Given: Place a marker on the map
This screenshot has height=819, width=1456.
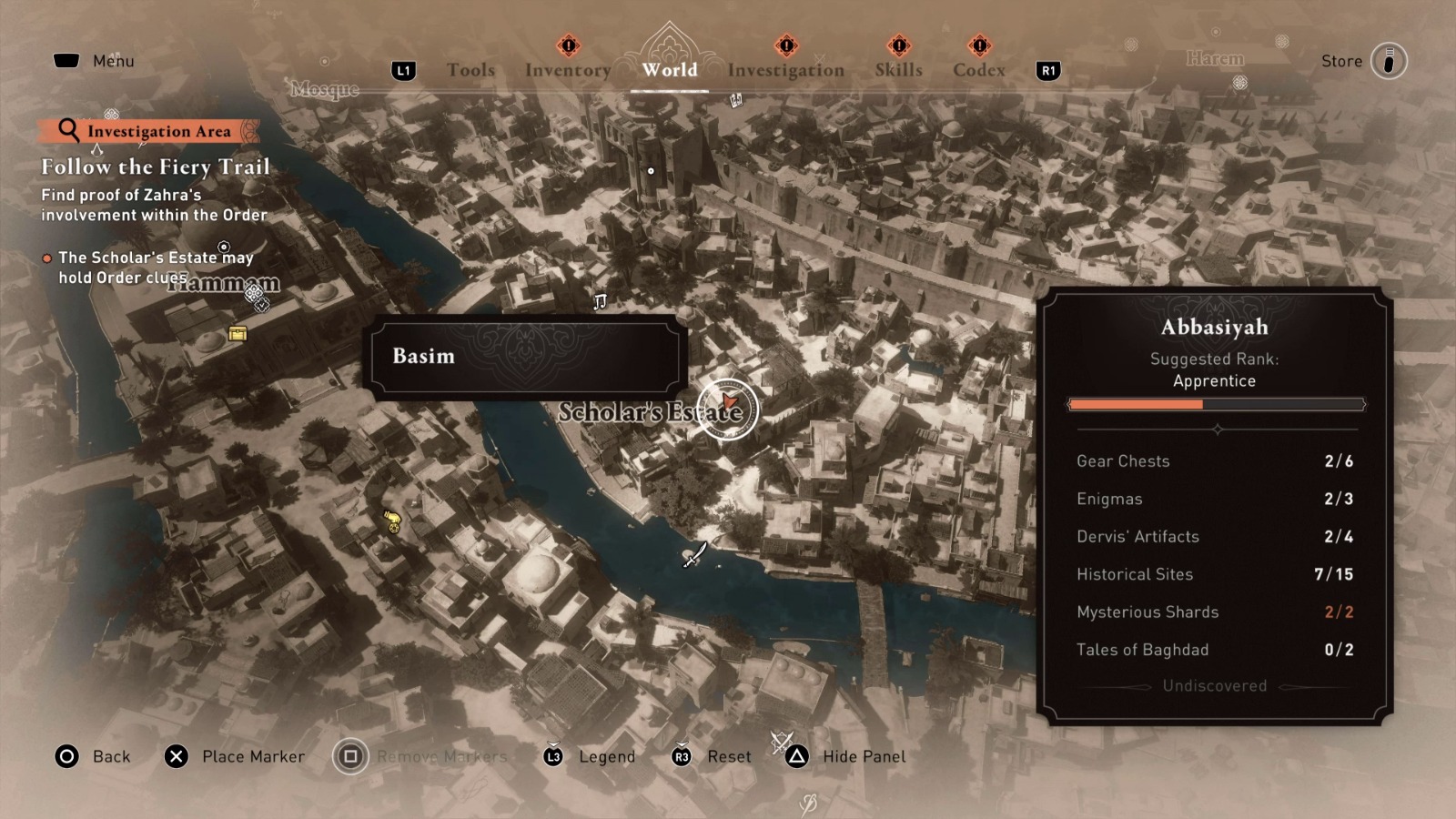Looking at the screenshot, I should tap(235, 756).
